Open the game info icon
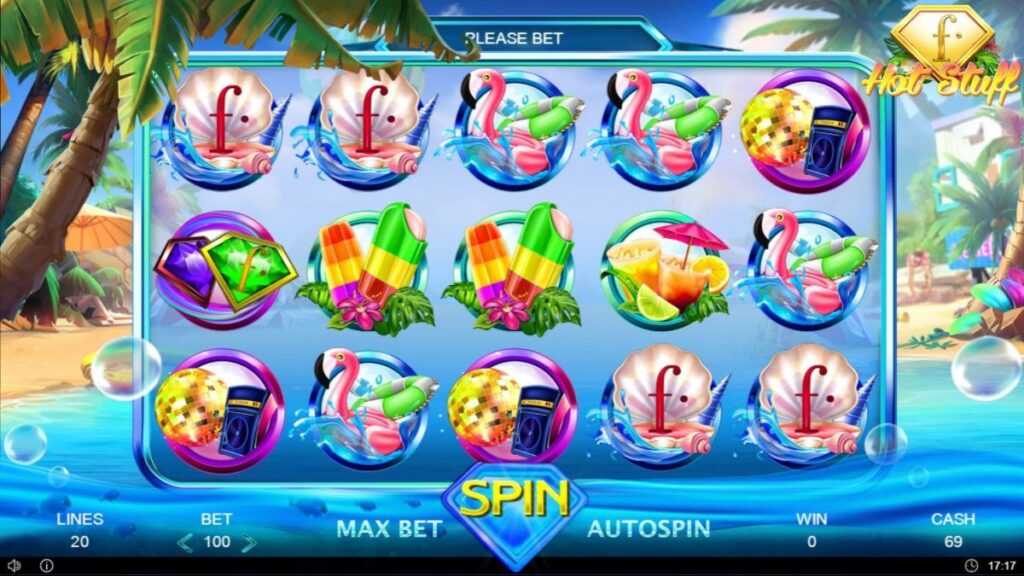Image resolution: width=1024 pixels, height=576 pixels. coord(46,566)
